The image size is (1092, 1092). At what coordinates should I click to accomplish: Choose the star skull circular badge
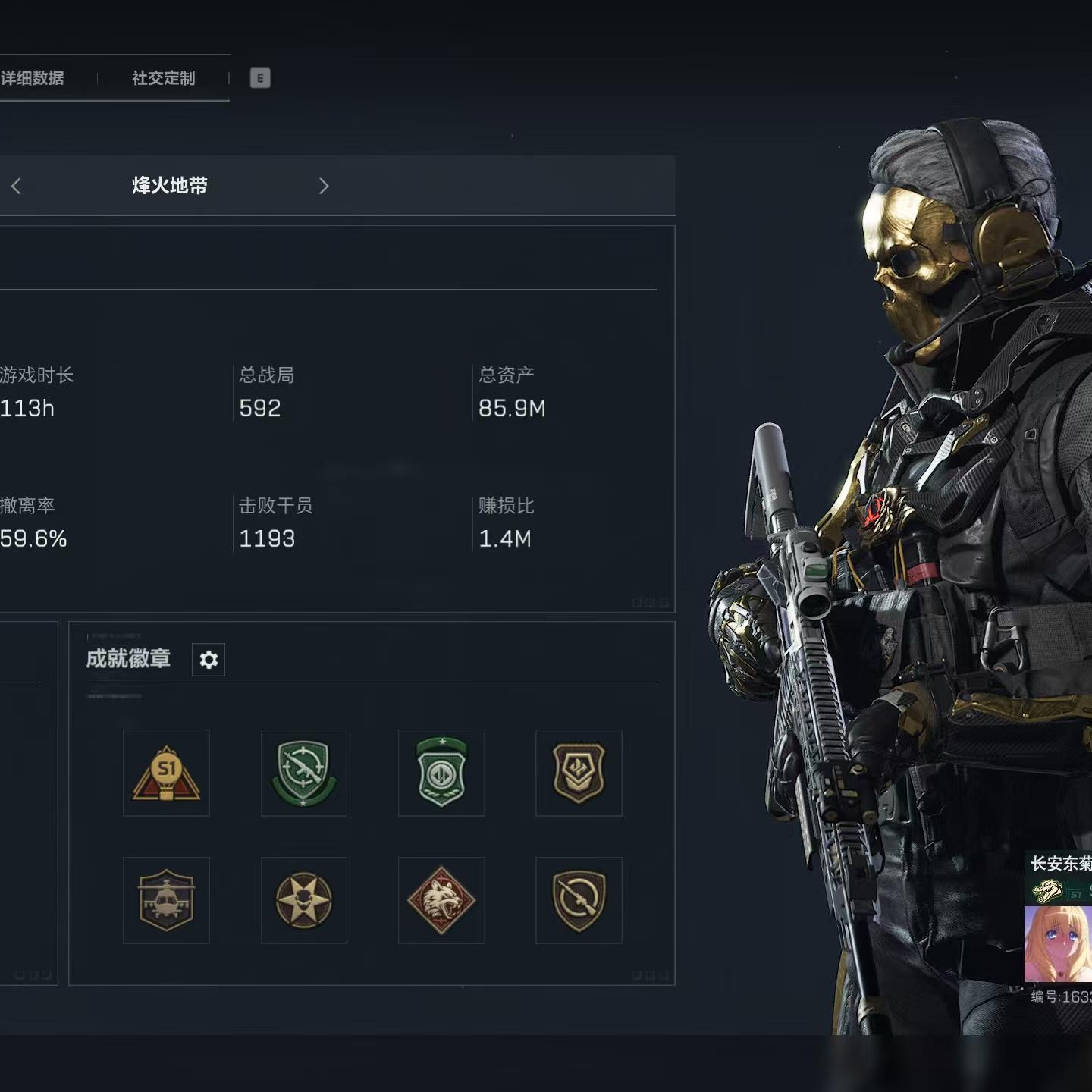[304, 900]
